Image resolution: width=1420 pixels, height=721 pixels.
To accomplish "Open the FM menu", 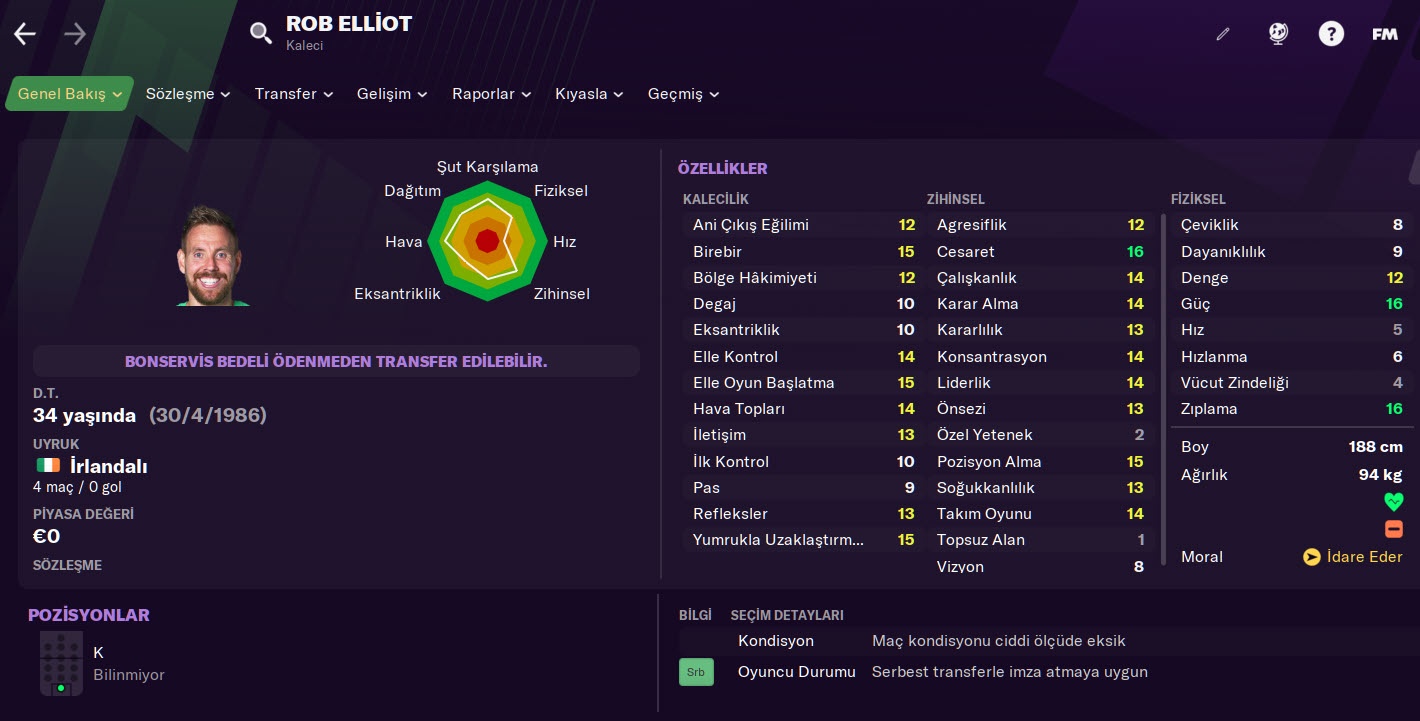I will point(1384,34).
